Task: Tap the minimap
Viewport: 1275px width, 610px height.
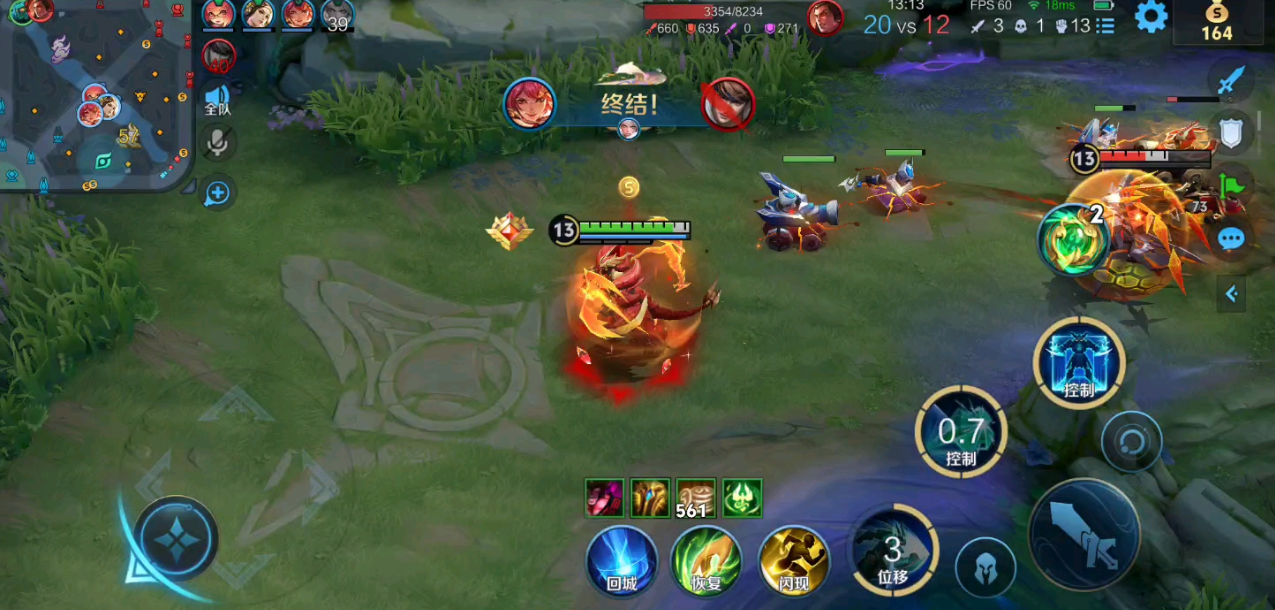Action: pos(97,96)
